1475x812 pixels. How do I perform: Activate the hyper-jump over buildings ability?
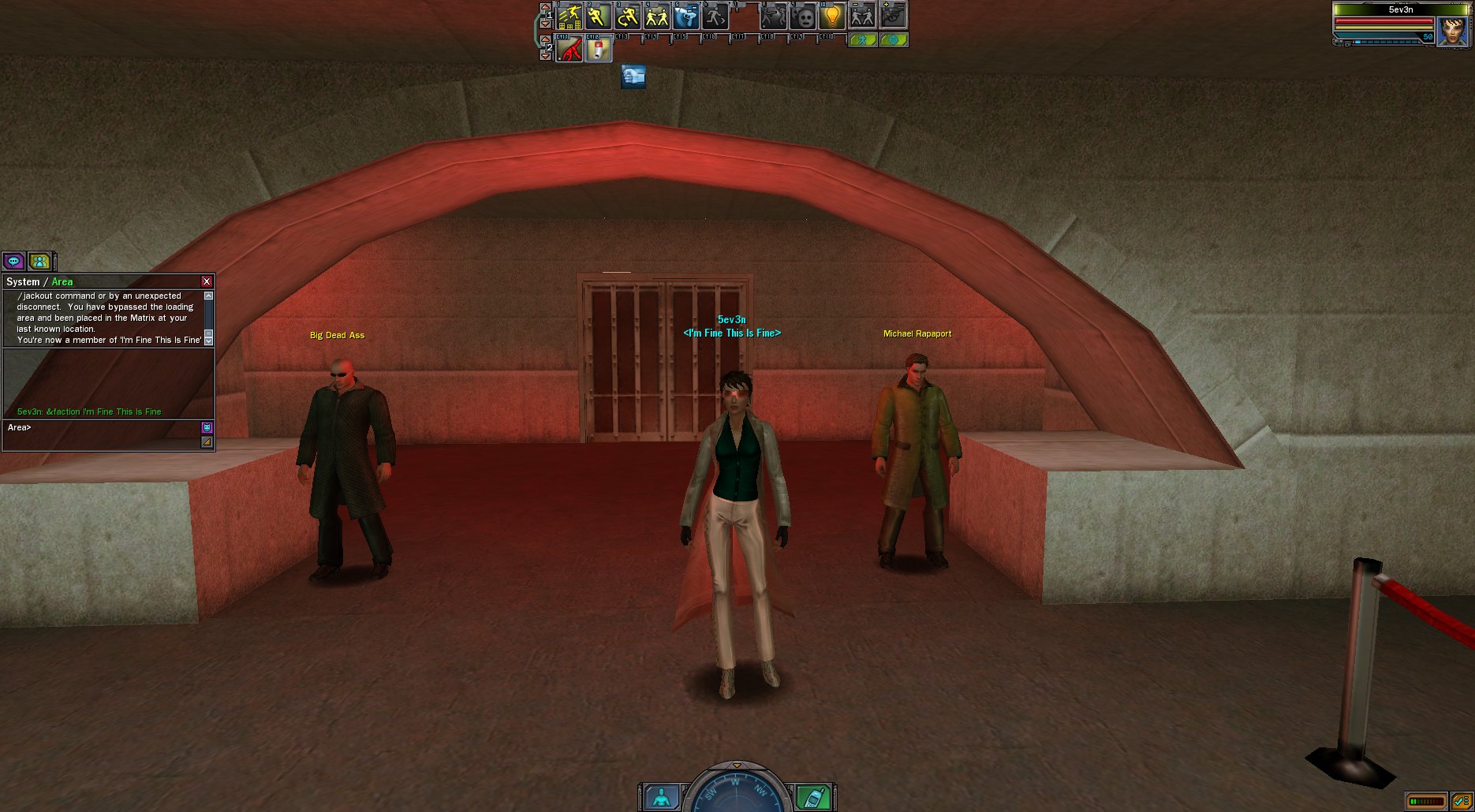pos(569,15)
